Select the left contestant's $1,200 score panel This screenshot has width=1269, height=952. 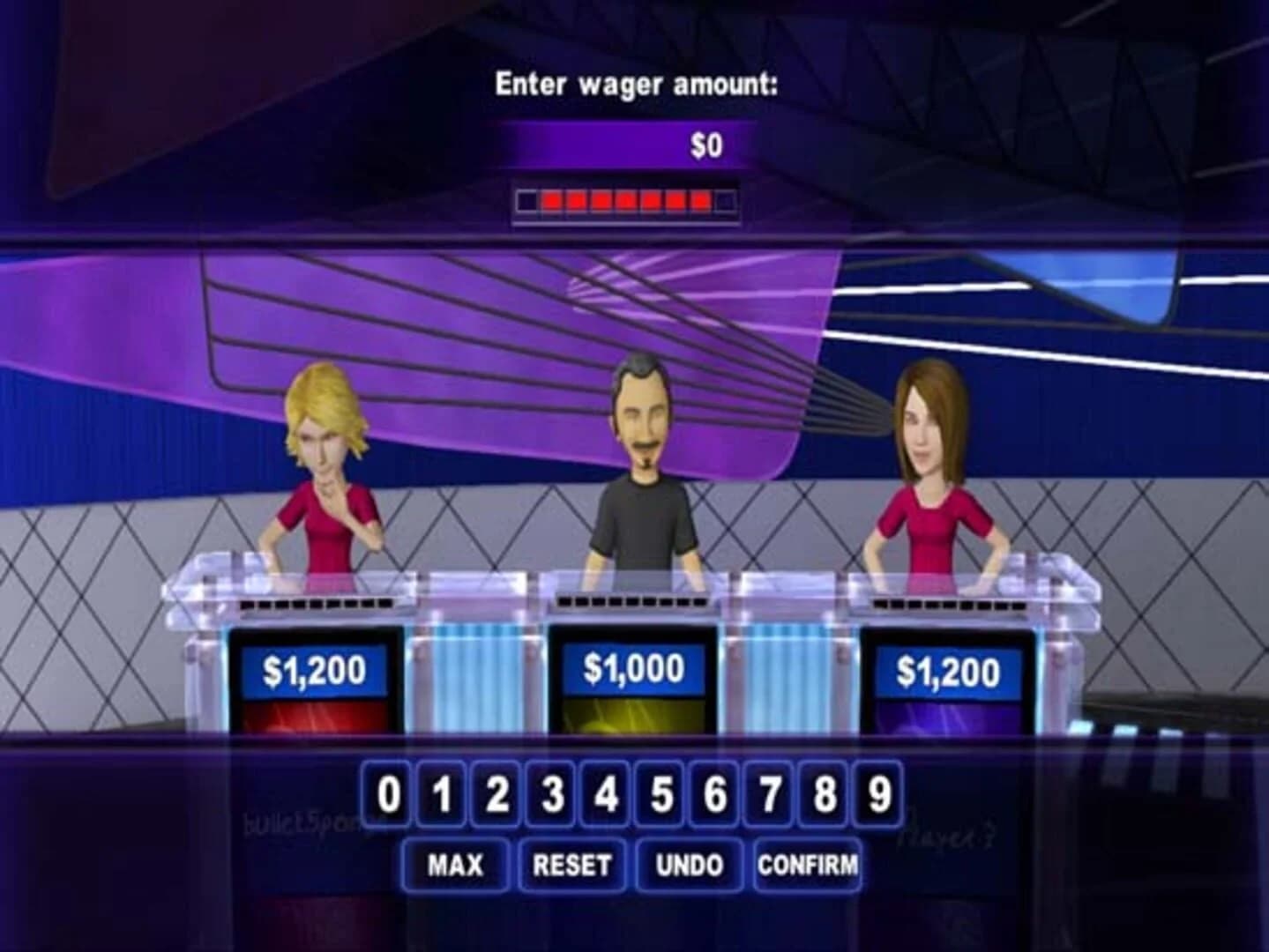tap(316, 671)
